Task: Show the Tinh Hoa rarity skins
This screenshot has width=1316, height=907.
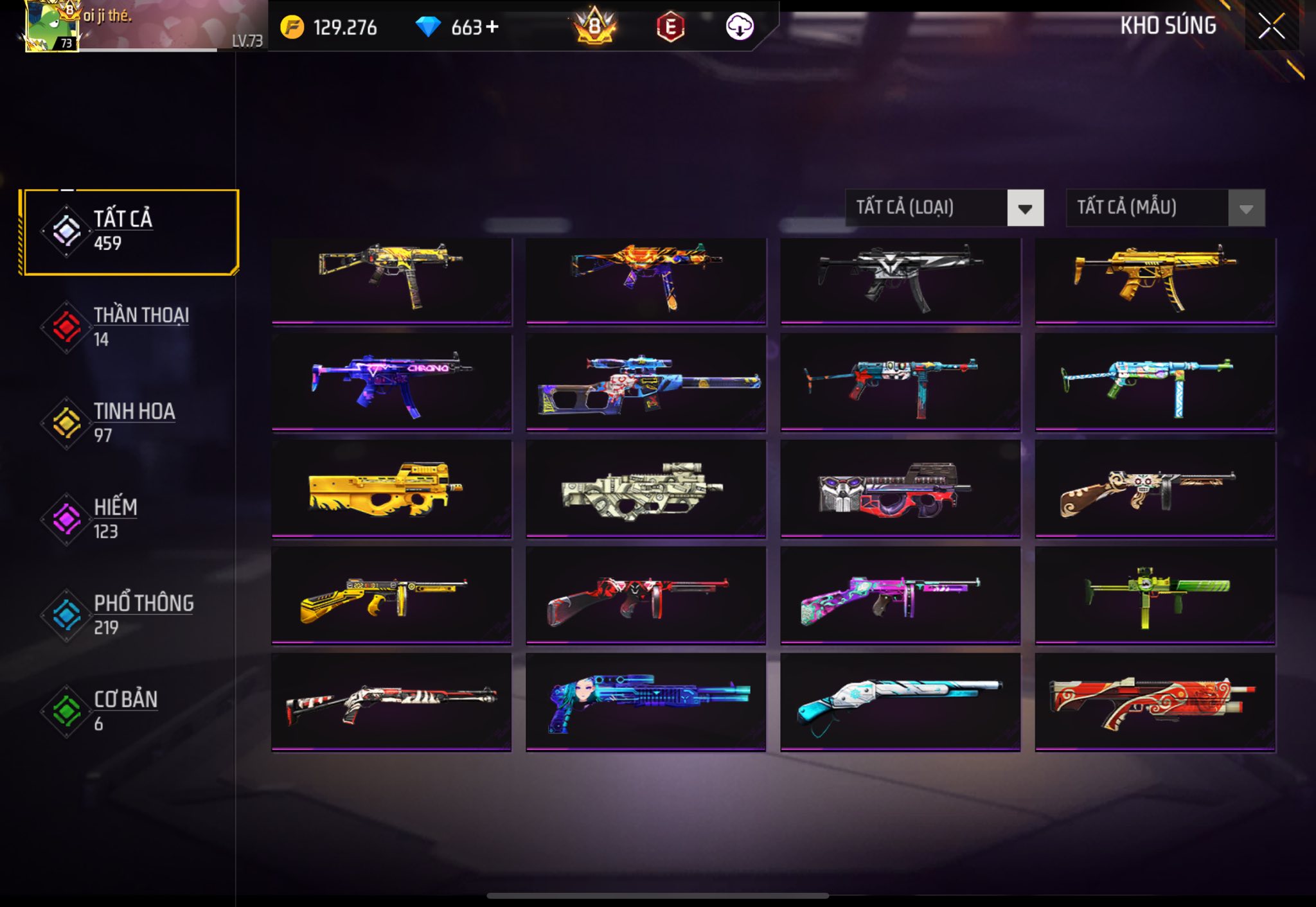Action: pyautogui.click(x=129, y=423)
